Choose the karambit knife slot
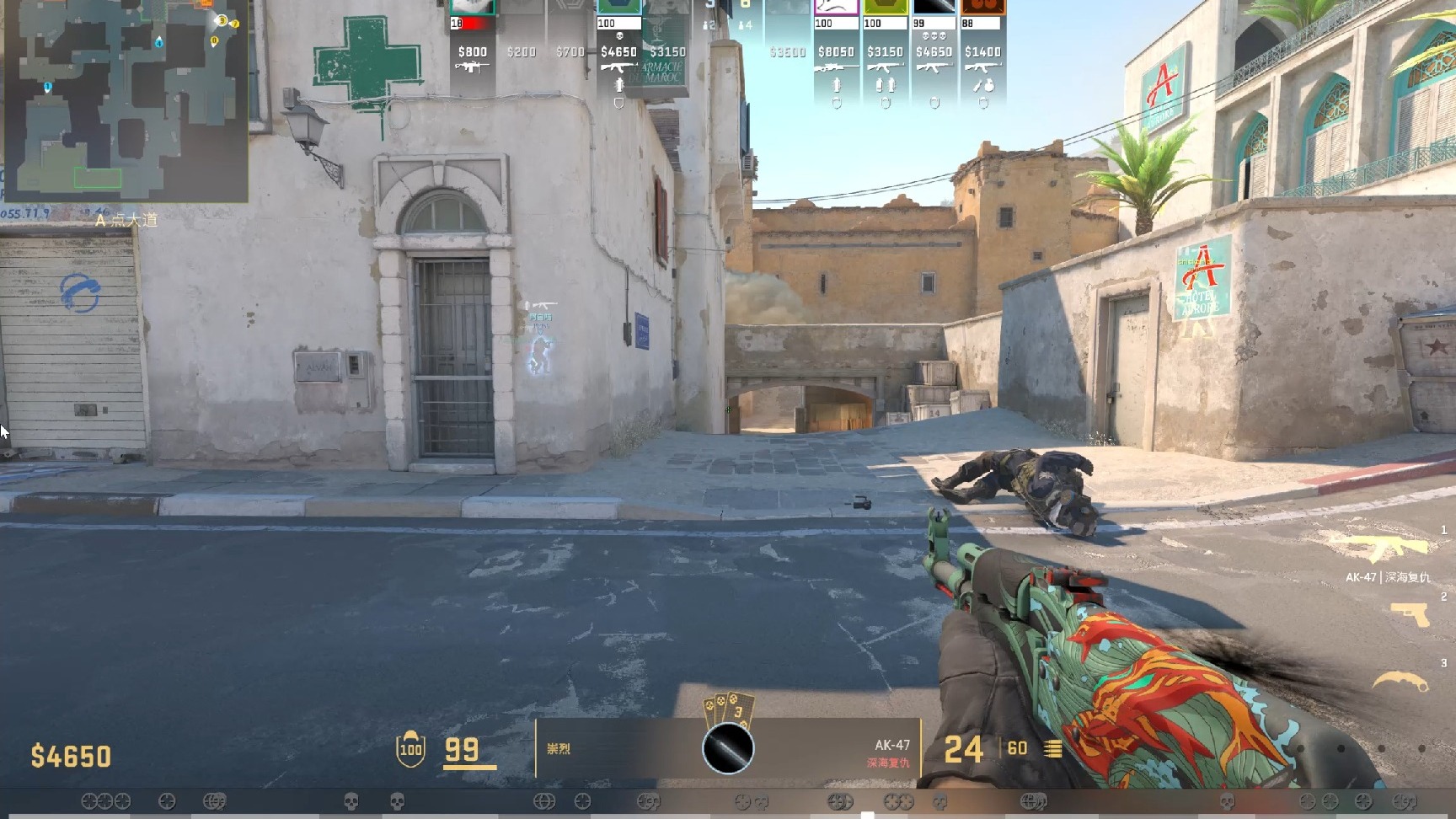1456x819 pixels. pyautogui.click(x=1401, y=681)
